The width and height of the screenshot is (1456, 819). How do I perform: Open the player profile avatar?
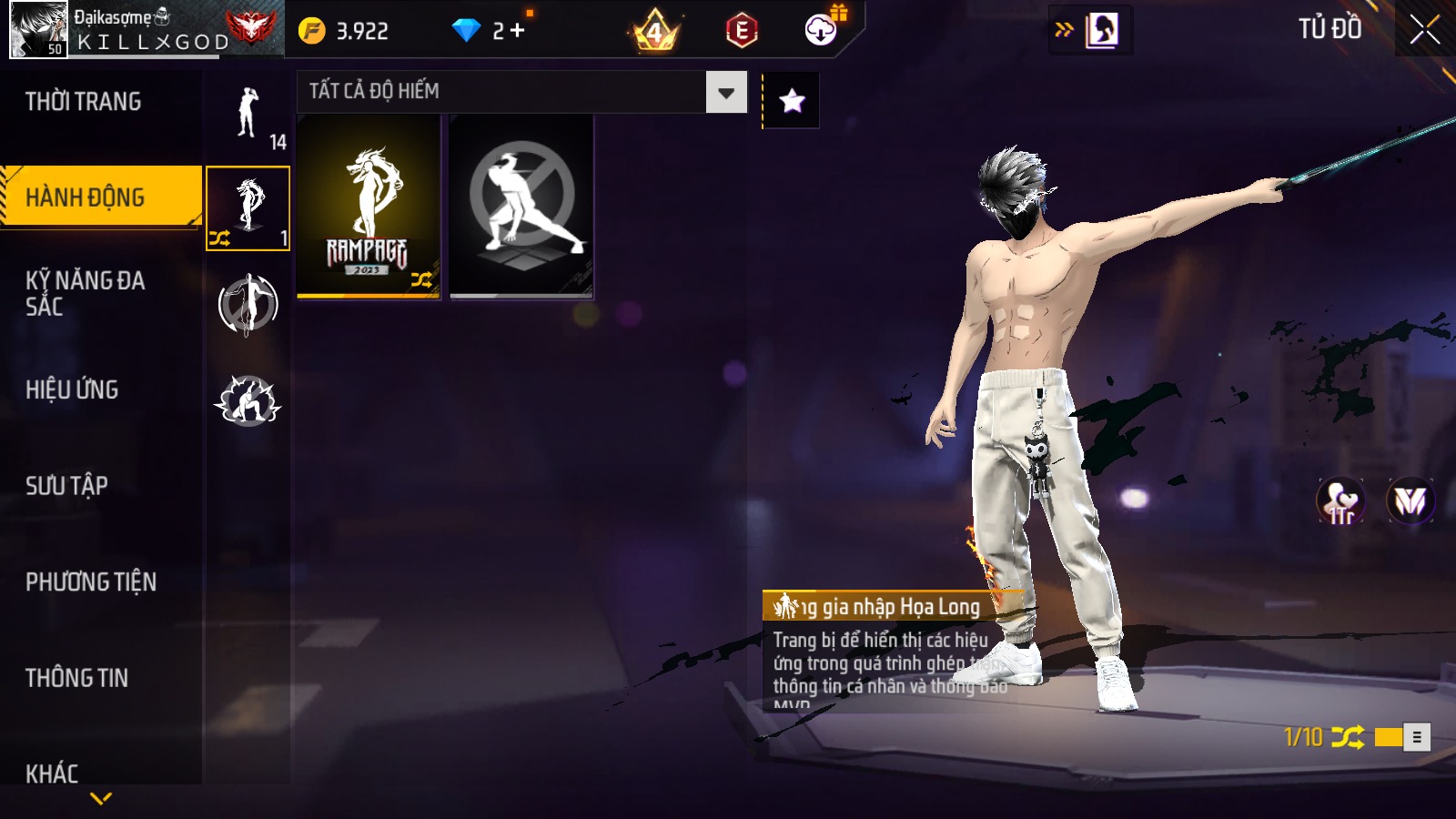tap(38, 29)
